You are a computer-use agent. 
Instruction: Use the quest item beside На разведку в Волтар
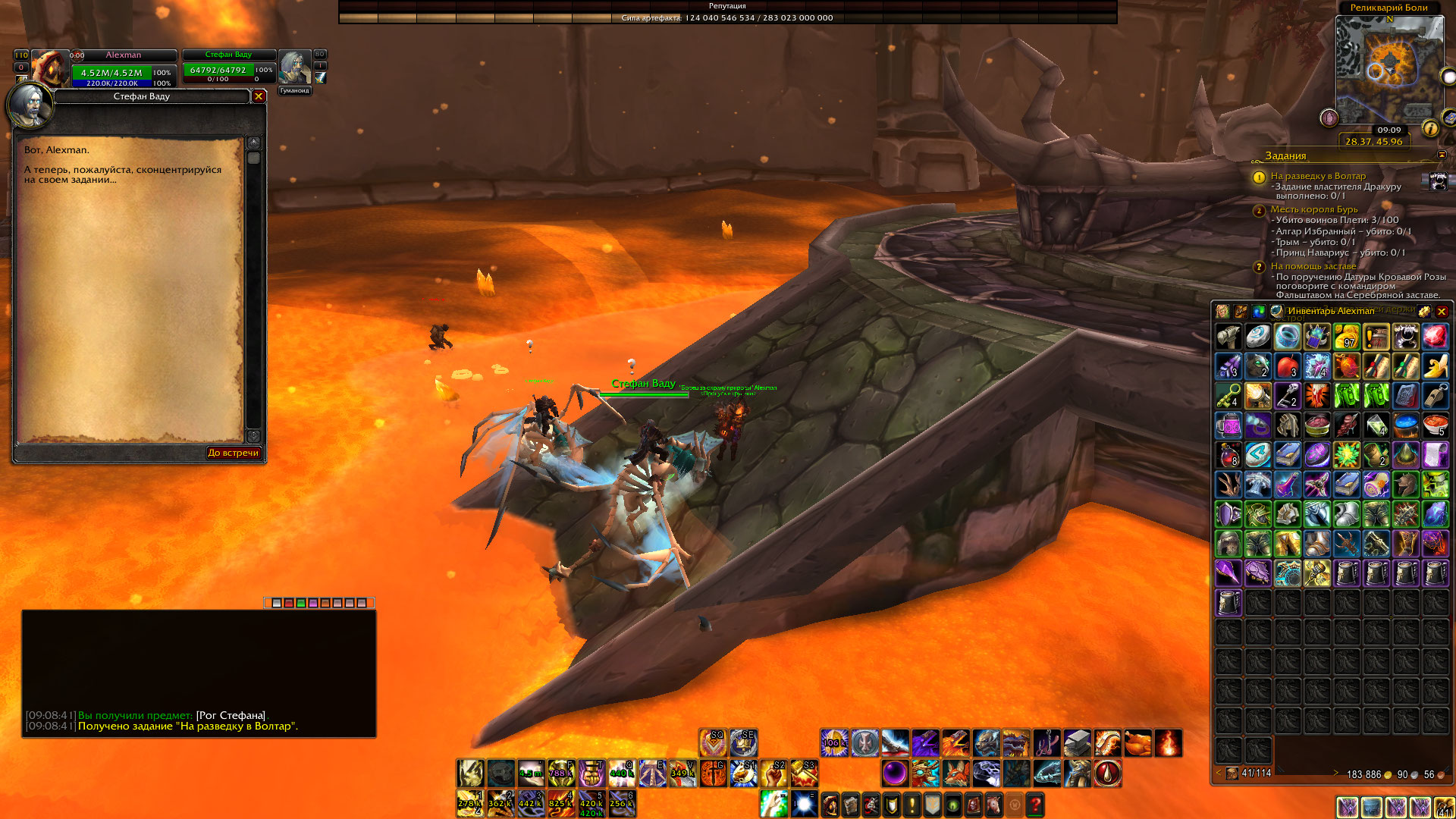[x=1438, y=181]
